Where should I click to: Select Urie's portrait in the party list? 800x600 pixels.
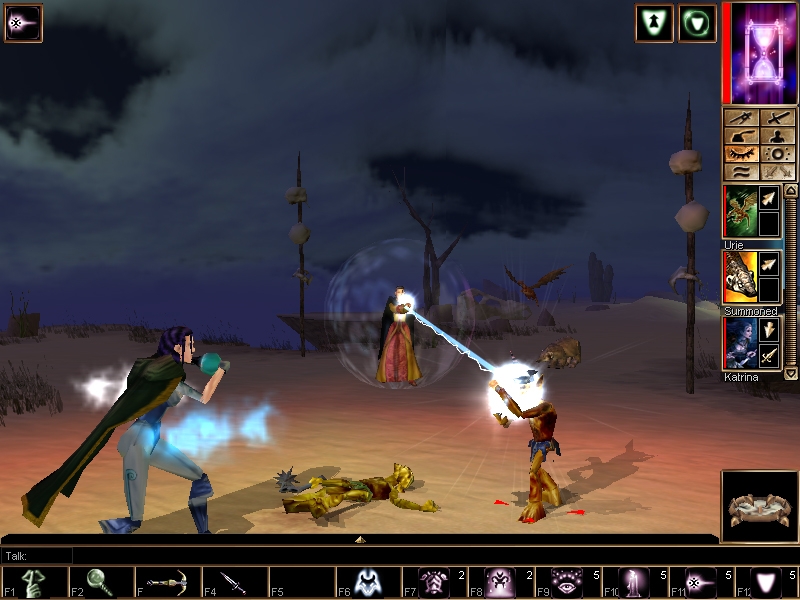point(740,212)
